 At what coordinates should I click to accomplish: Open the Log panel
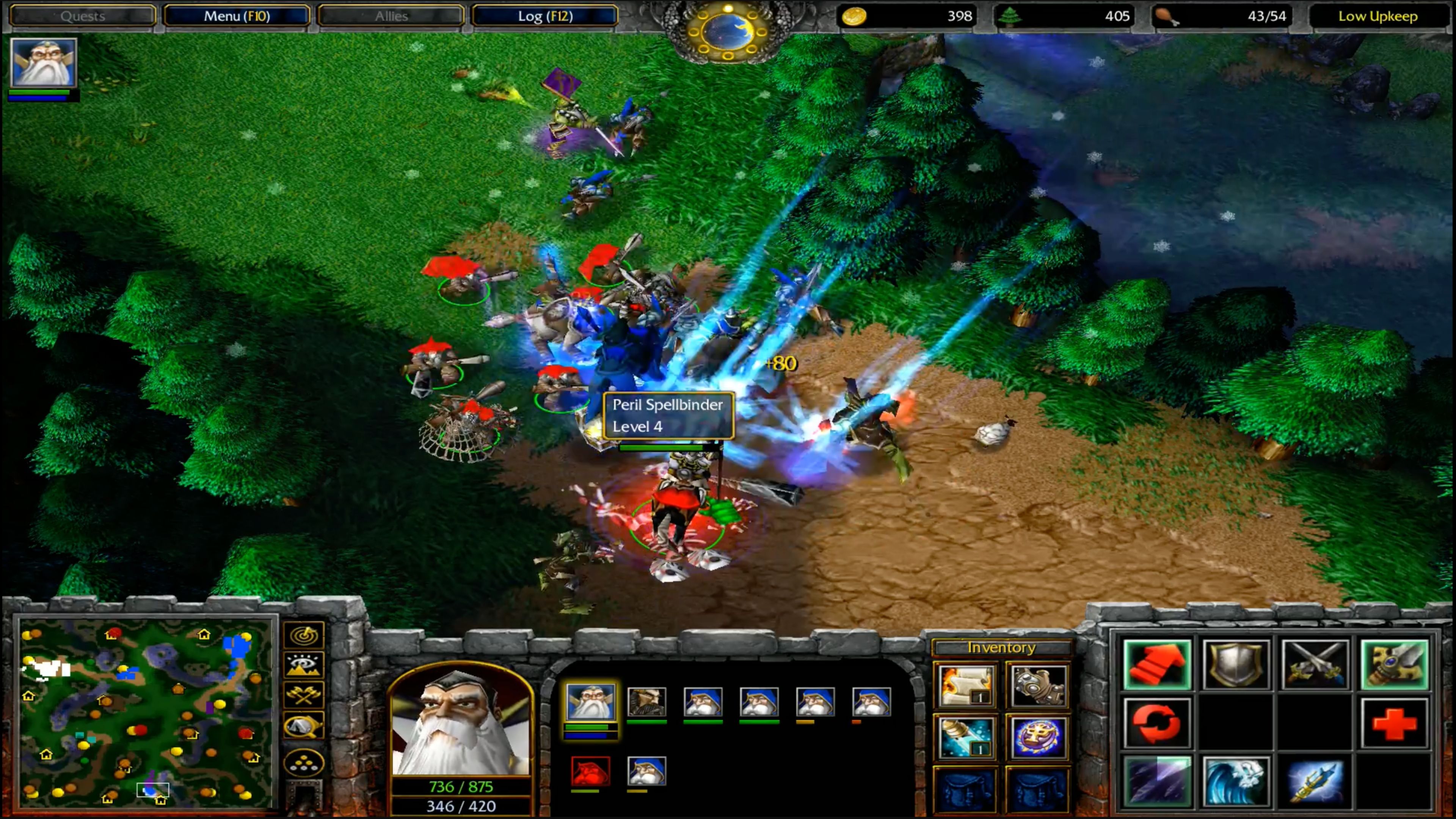[544, 16]
